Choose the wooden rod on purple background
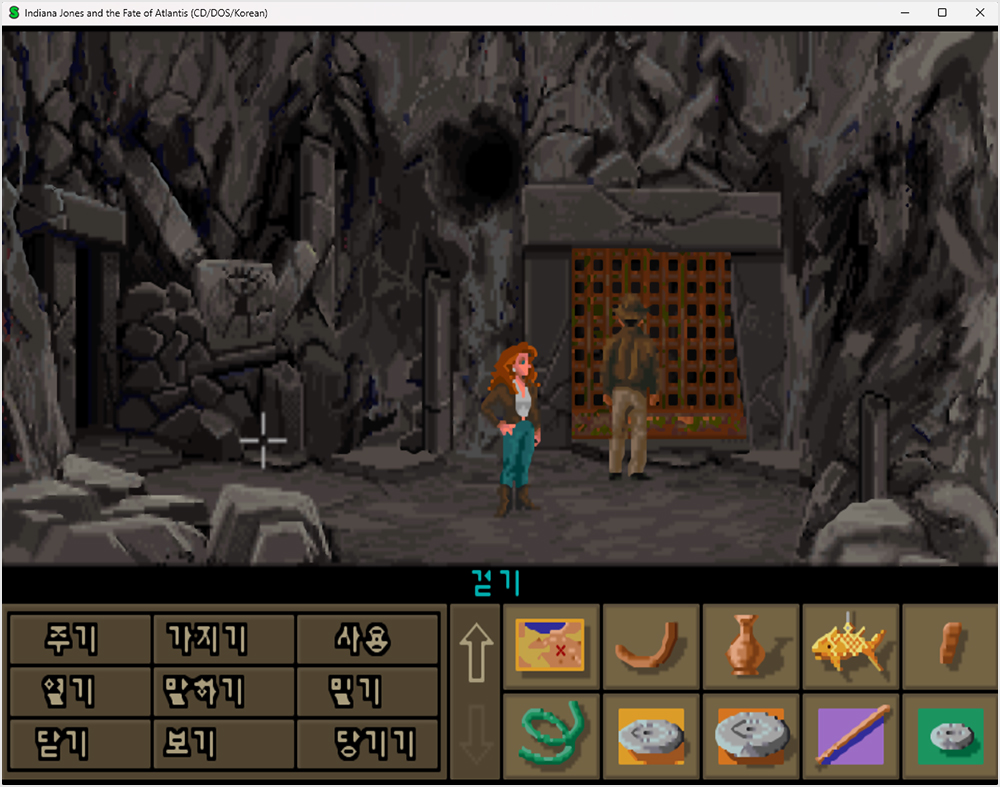This screenshot has height=787, width=1000. [850, 736]
